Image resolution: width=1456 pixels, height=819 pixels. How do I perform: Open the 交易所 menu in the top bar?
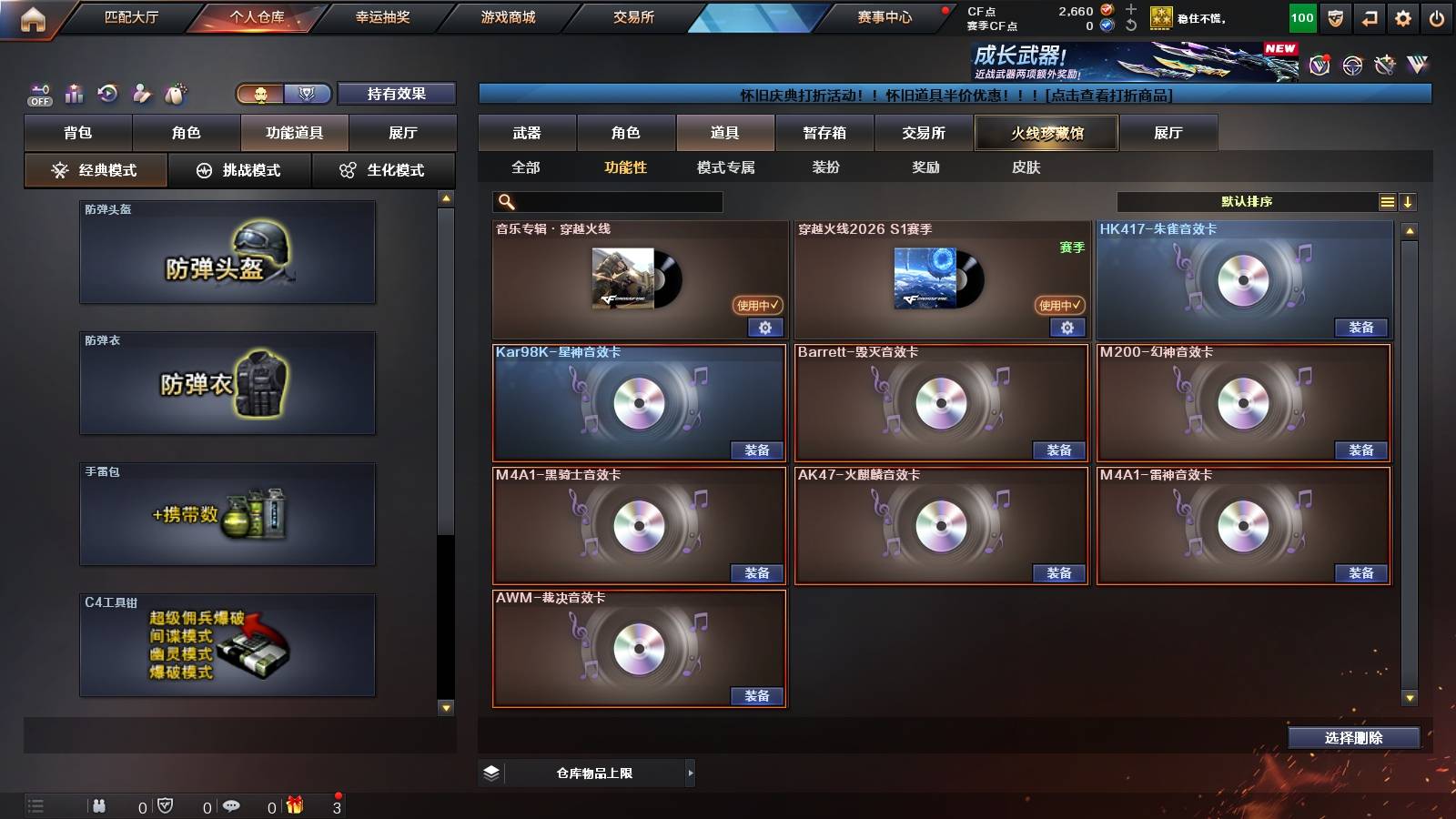(633, 17)
